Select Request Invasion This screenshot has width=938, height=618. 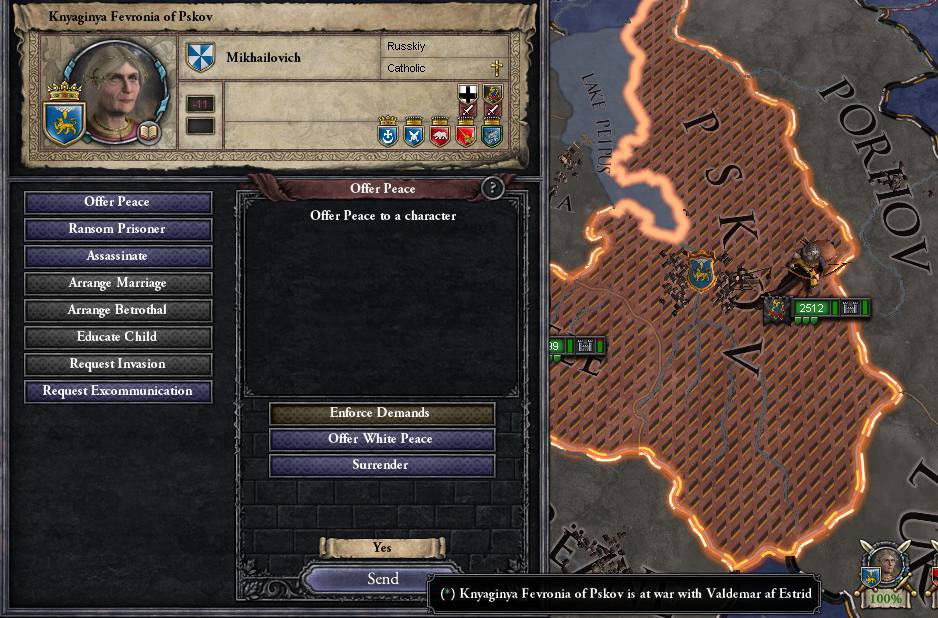[x=118, y=364]
